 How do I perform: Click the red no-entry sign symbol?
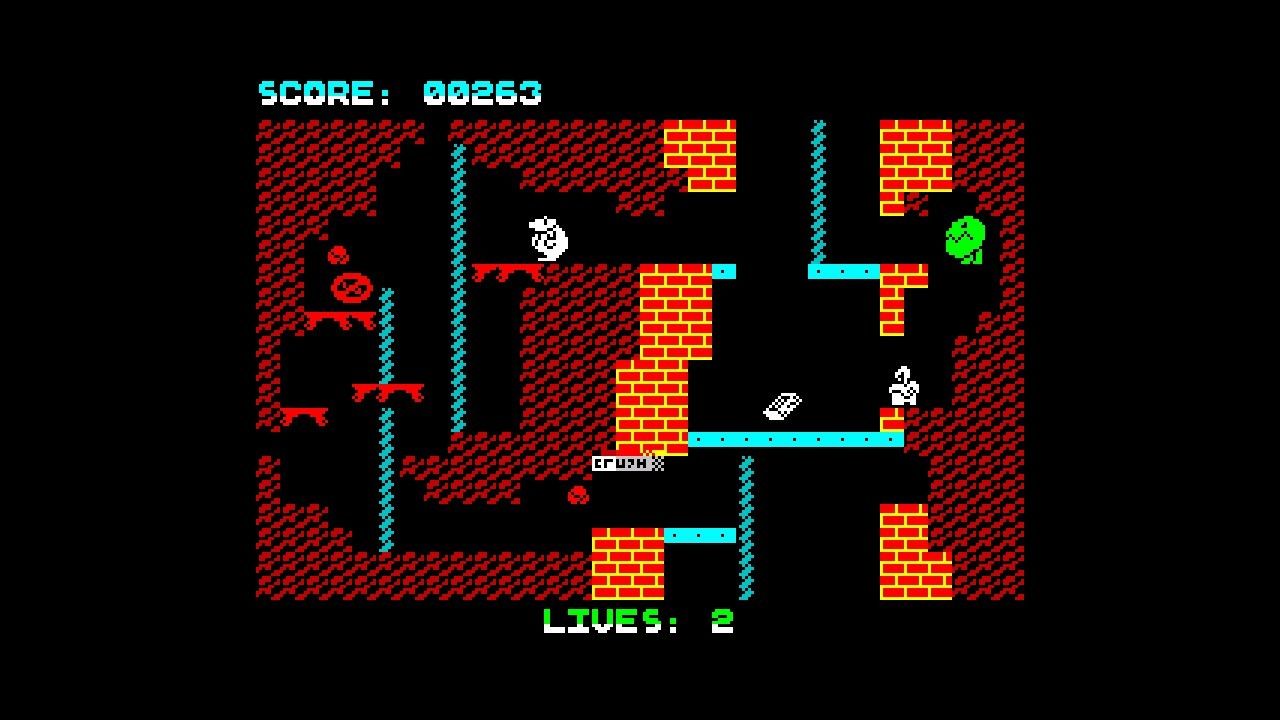pos(352,288)
